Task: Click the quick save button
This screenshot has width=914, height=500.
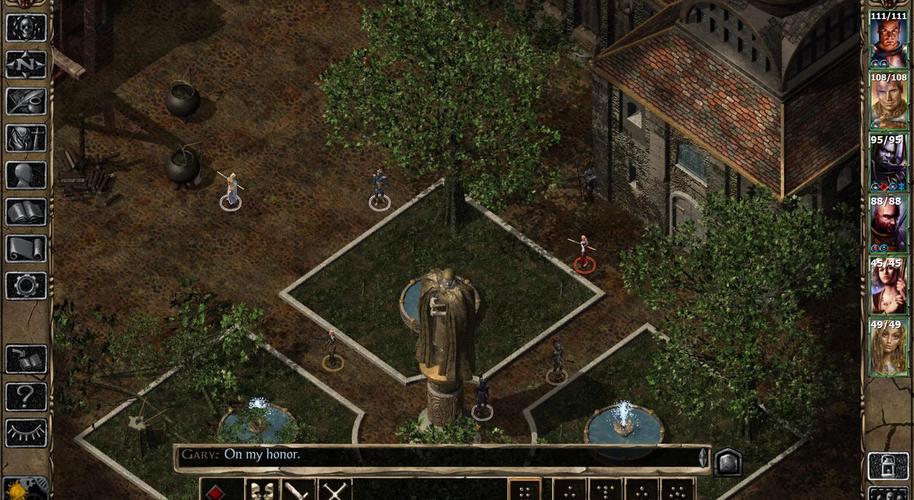Action: pyautogui.click(x=26, y=359)
